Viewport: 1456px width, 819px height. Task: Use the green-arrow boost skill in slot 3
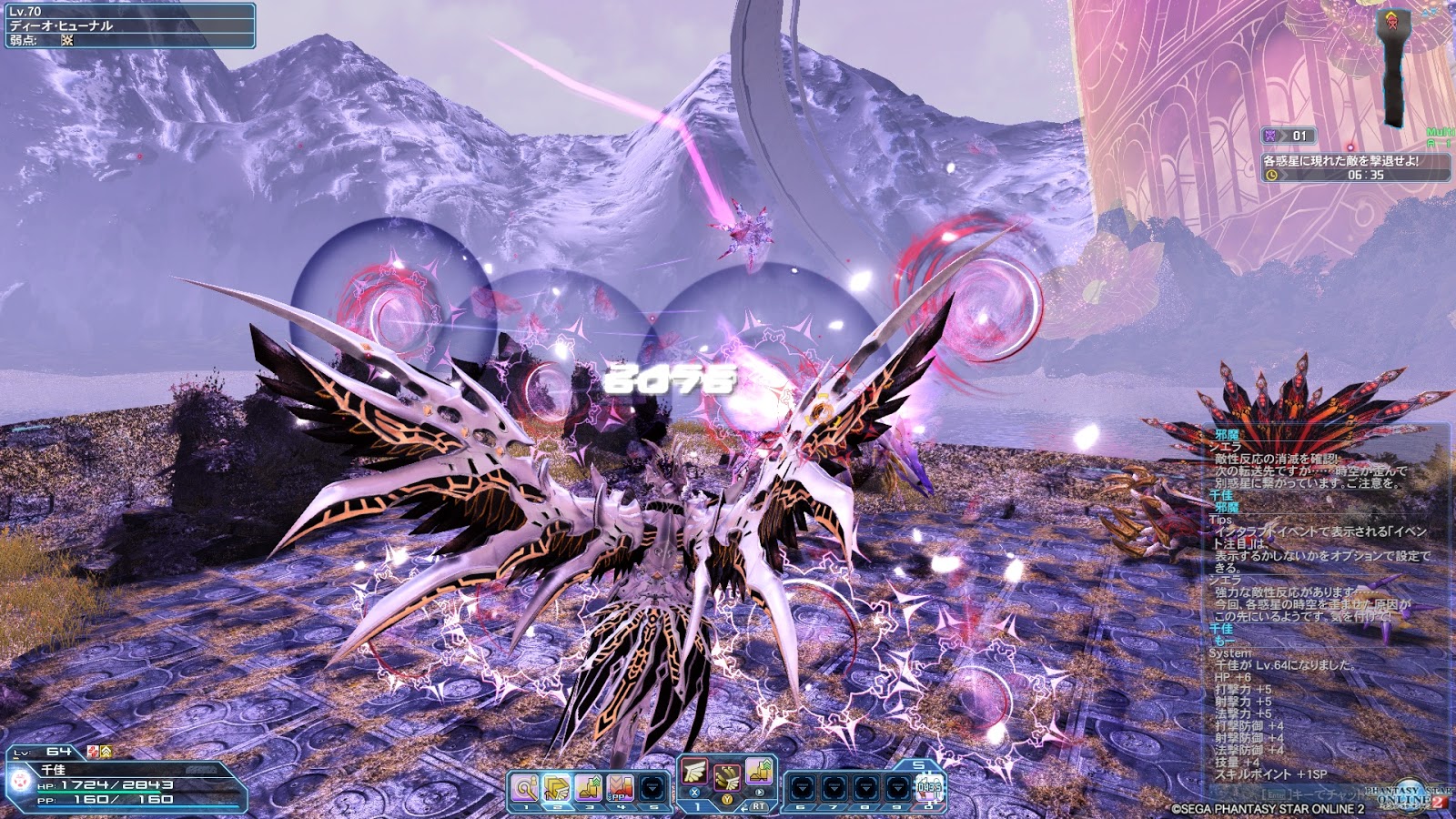[589, 787]
